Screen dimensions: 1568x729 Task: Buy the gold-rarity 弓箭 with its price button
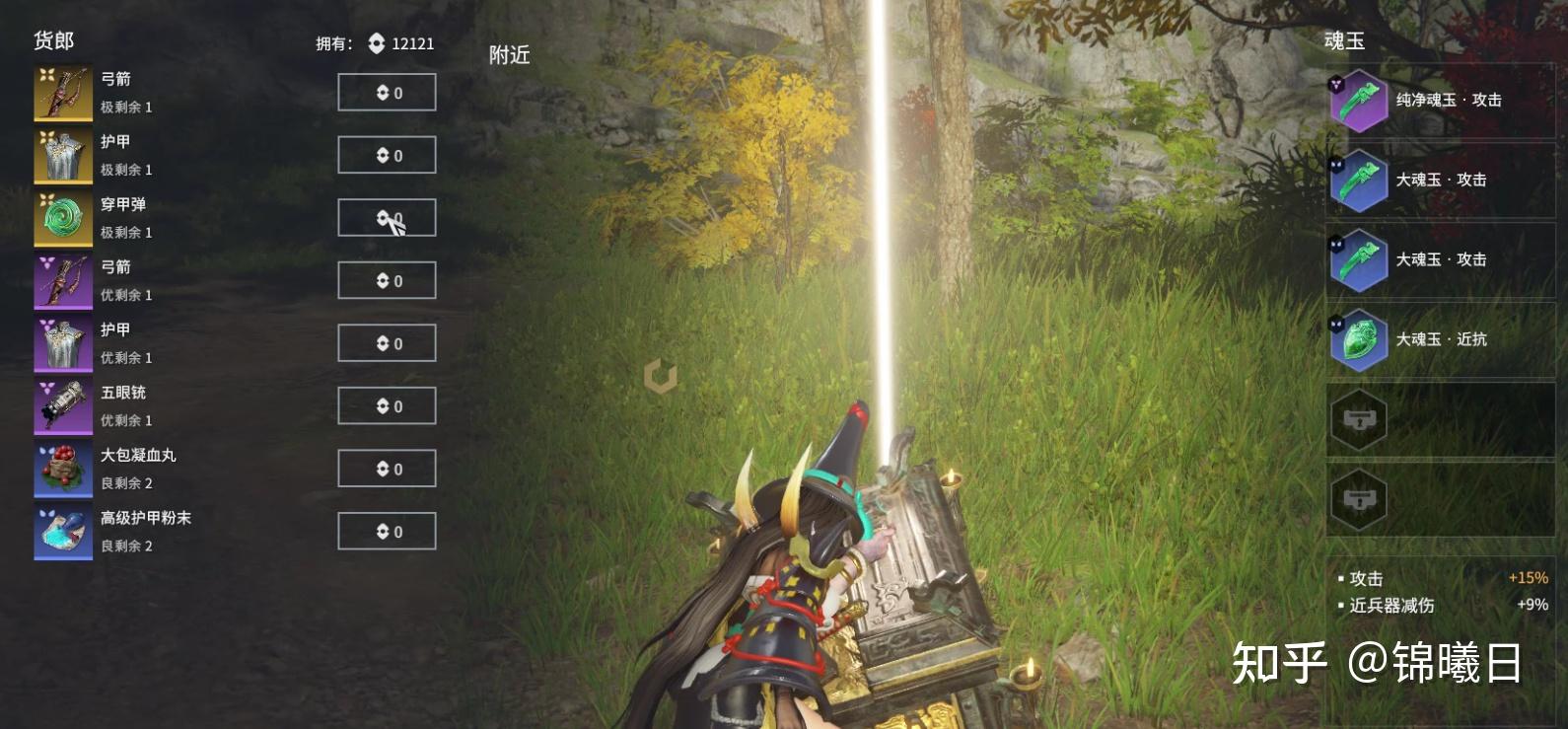tap(387, 93)
